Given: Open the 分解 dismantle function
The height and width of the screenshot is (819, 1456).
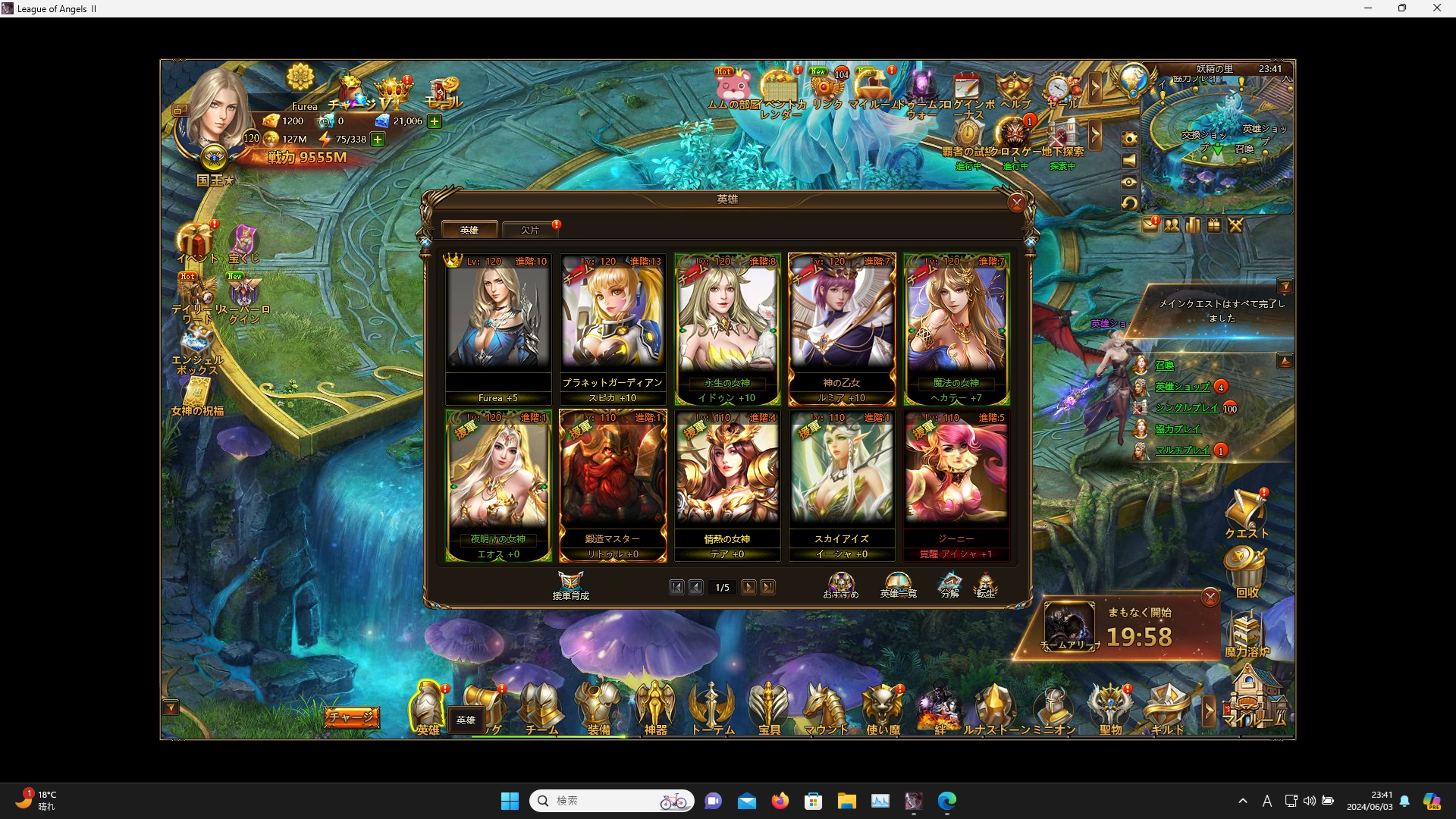Looking at the screenshot, I should 949,585.
